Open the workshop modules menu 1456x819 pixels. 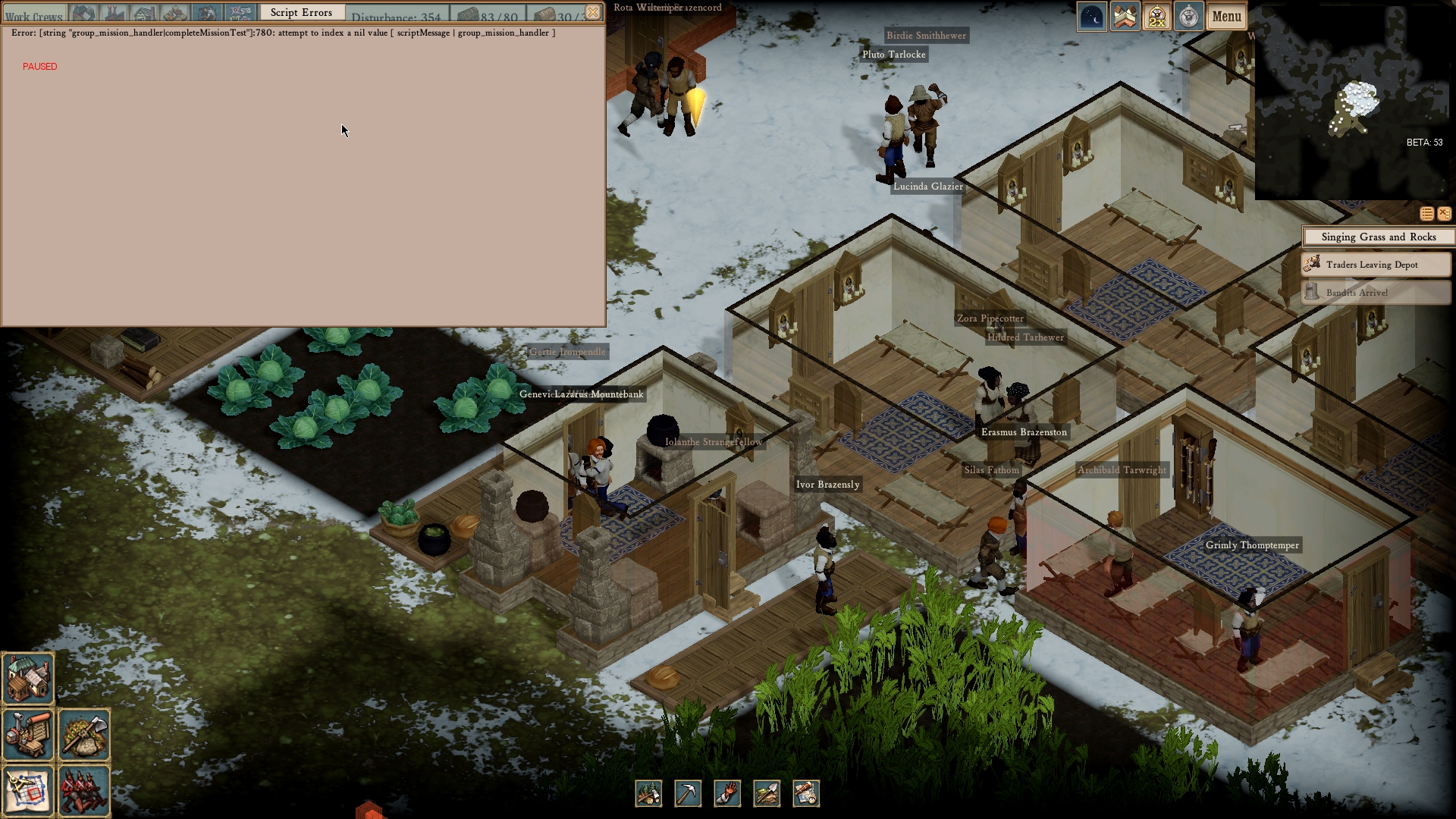(28, 735)
